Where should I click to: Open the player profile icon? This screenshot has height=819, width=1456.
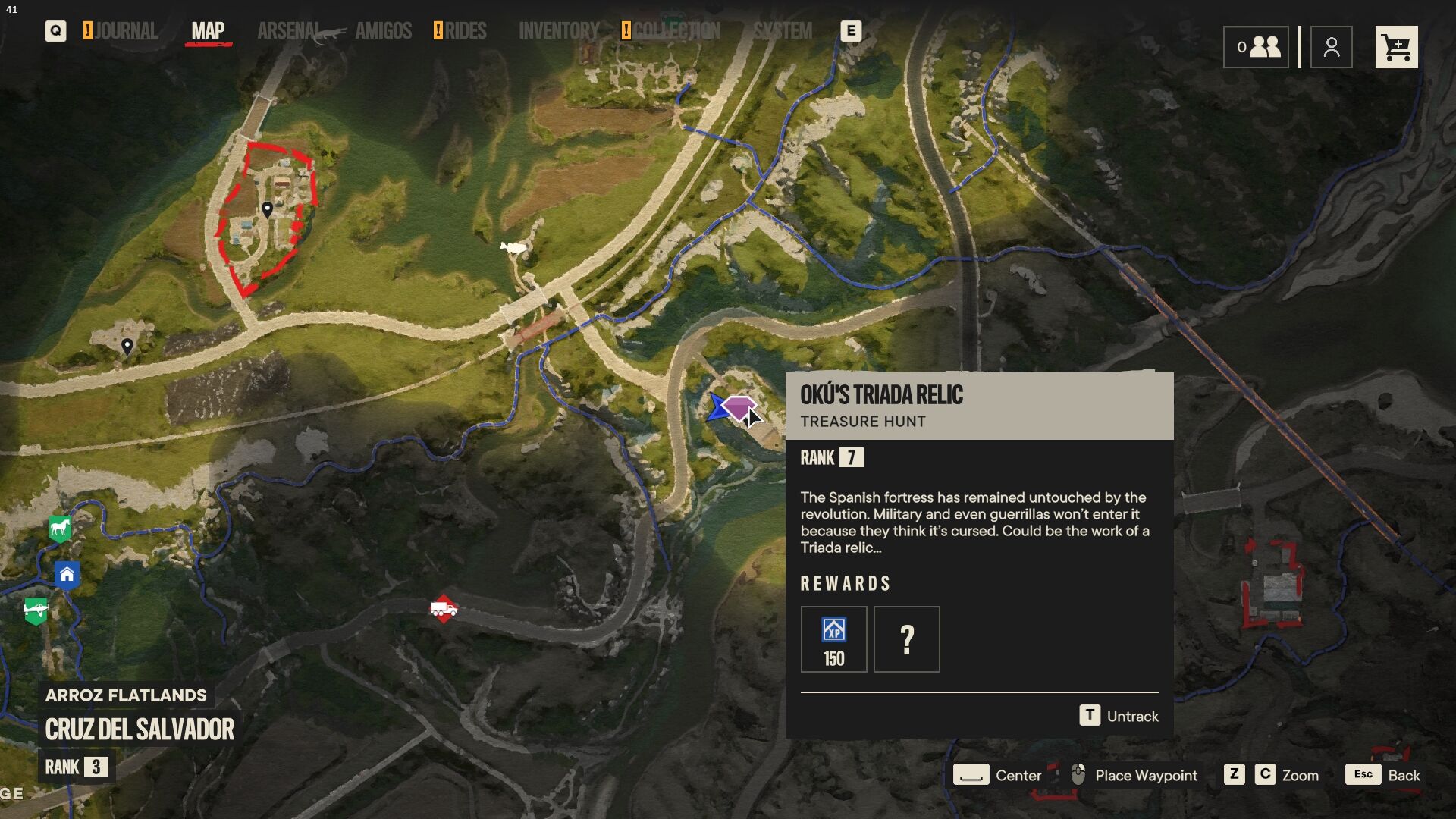pos(1331,48)
